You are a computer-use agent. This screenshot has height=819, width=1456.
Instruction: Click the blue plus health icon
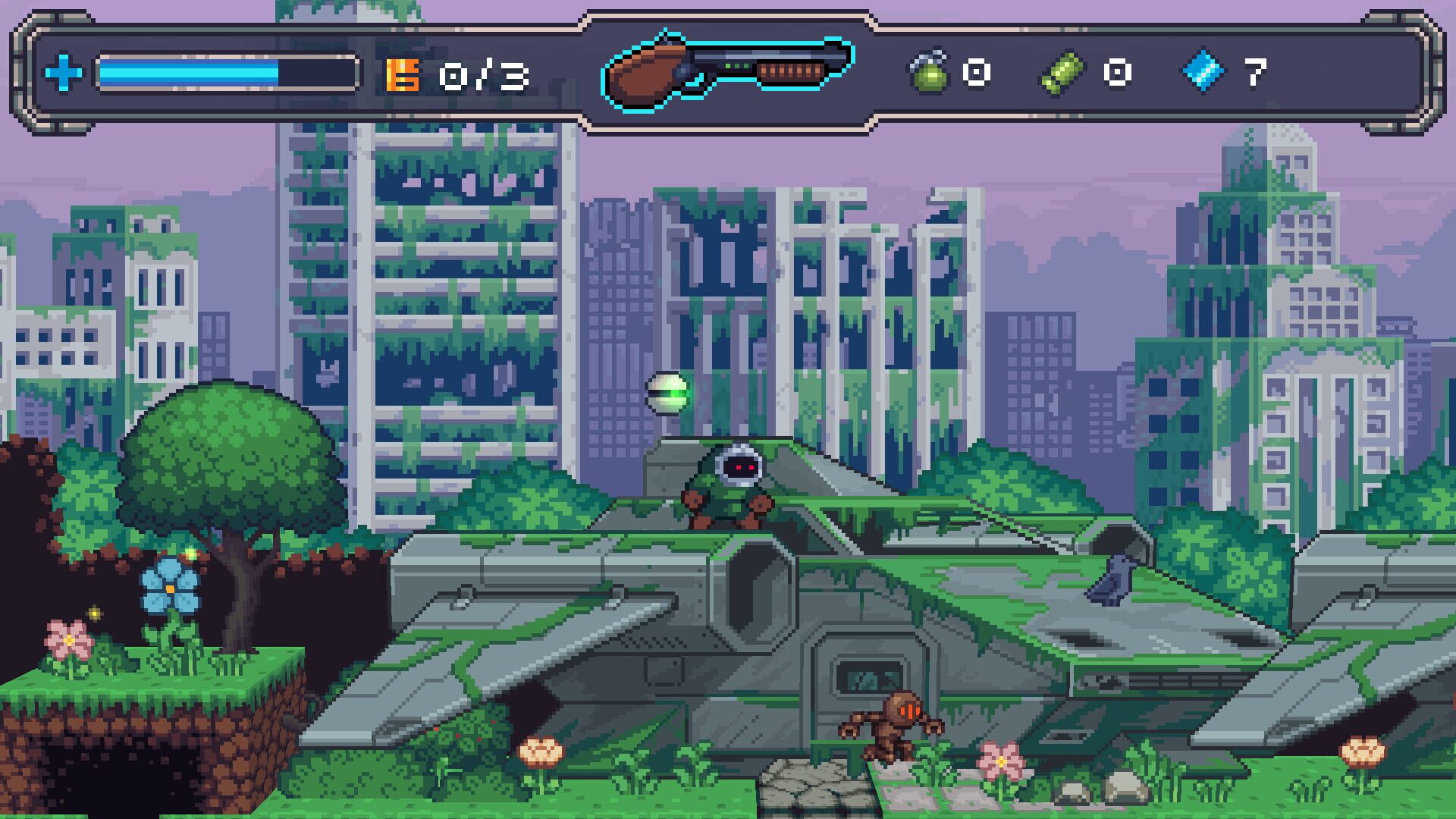(x=64, y=72)
